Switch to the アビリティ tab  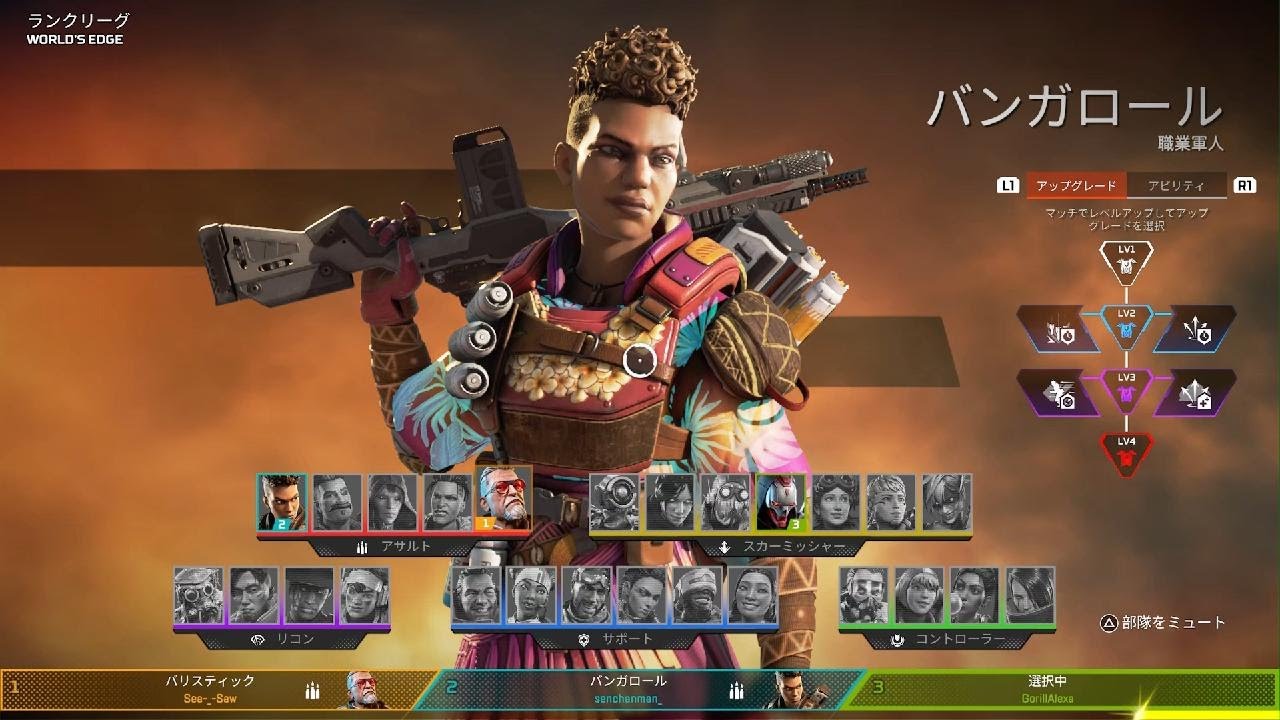pos(1175,185)
